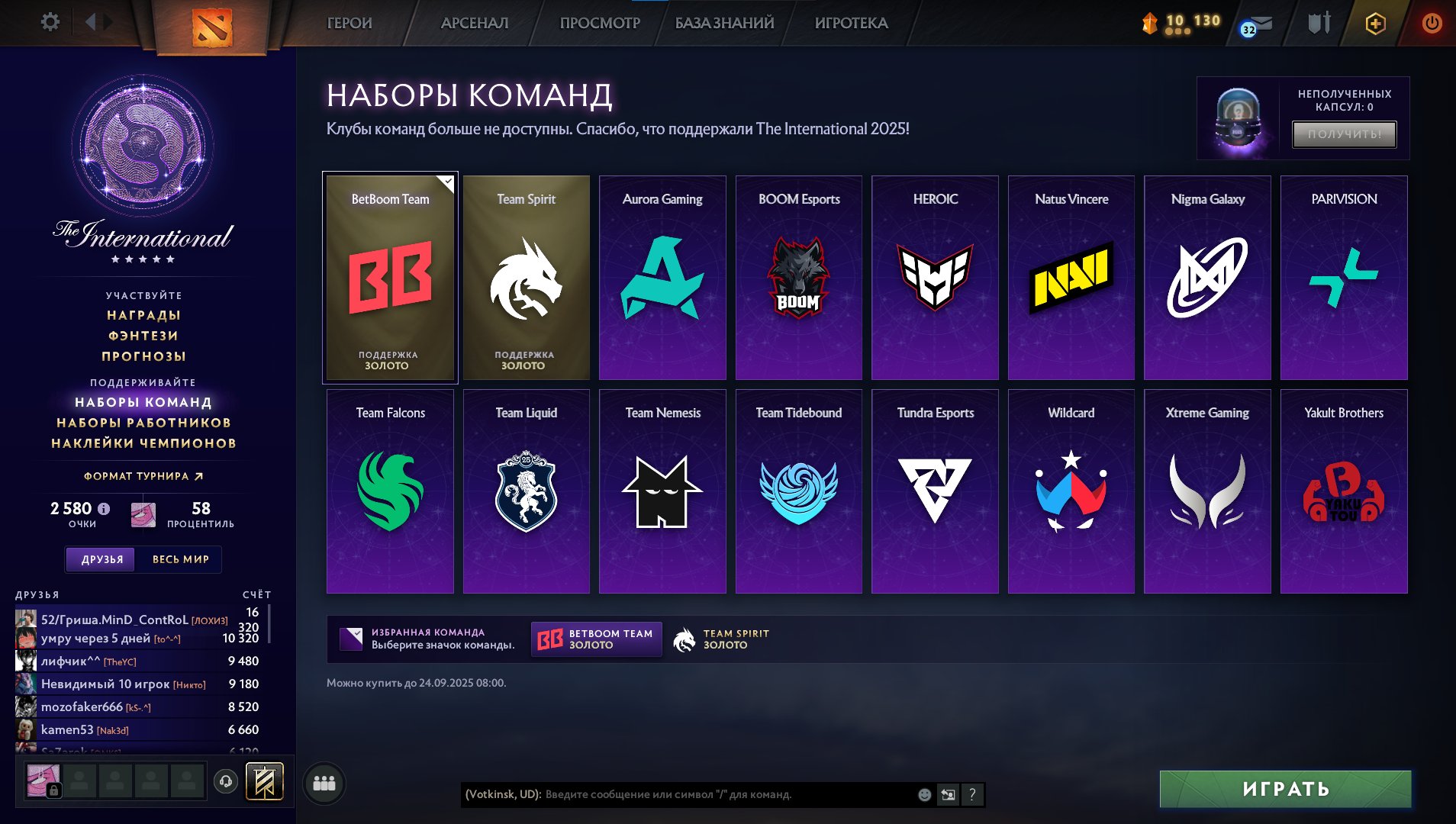
Task: Switch back to the ДРУЗЬЯ tab
Action: pos(100,559)
